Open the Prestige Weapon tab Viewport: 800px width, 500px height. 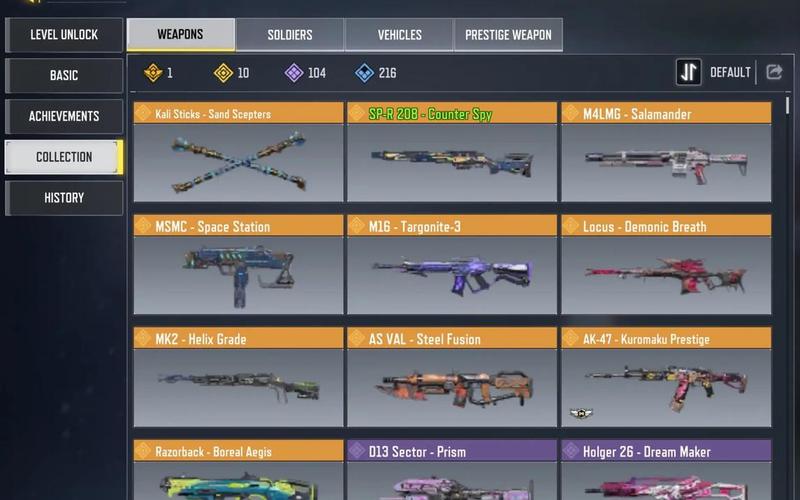[x=508, y=35]
